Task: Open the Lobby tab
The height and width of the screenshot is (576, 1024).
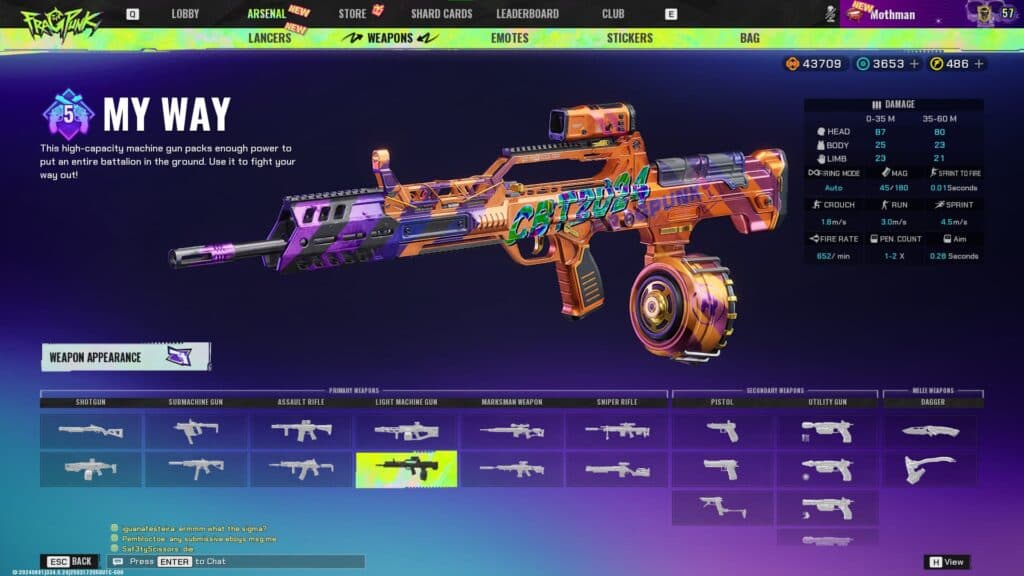Action: (185, 14)
